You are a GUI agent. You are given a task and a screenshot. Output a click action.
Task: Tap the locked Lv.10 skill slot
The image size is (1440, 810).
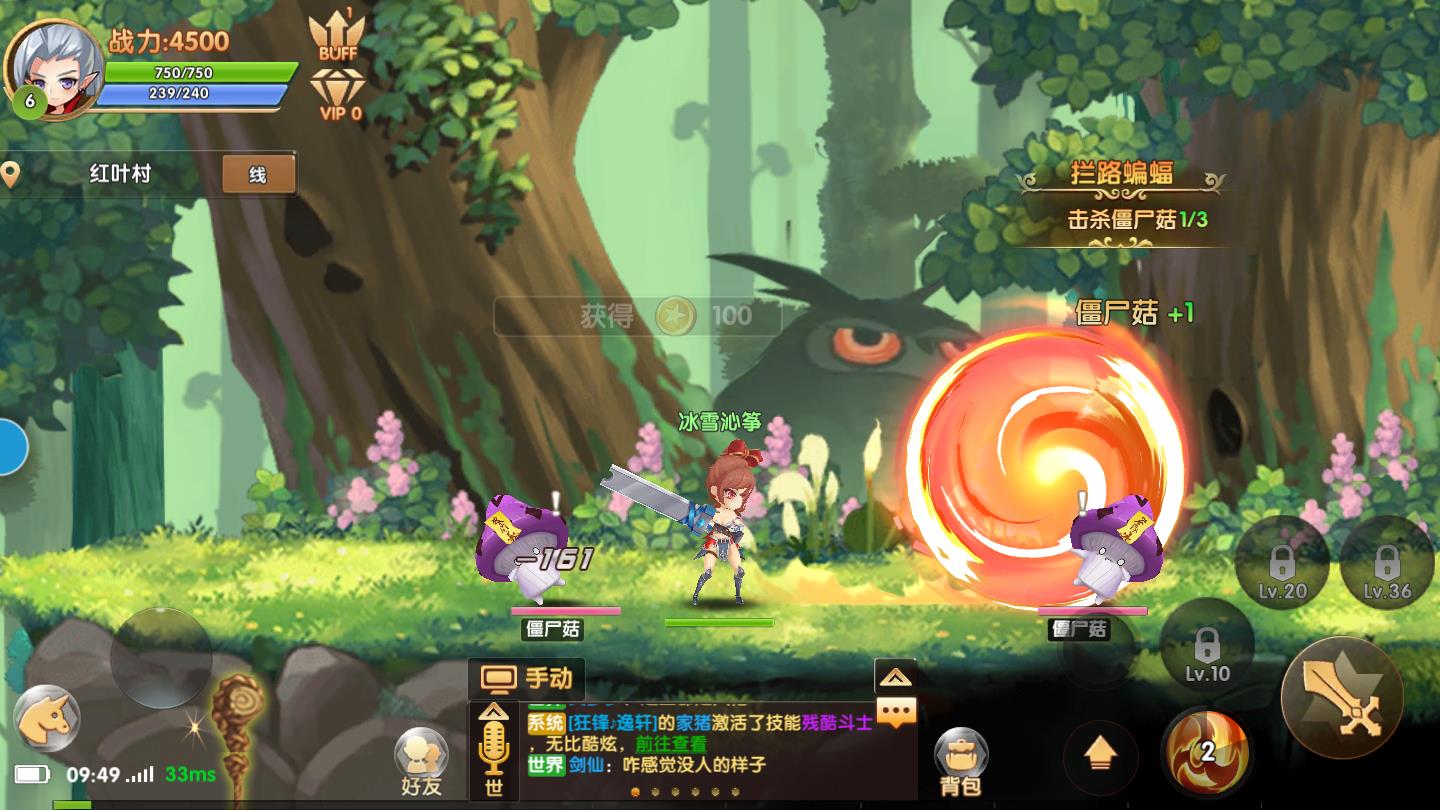click(1207, 647)
